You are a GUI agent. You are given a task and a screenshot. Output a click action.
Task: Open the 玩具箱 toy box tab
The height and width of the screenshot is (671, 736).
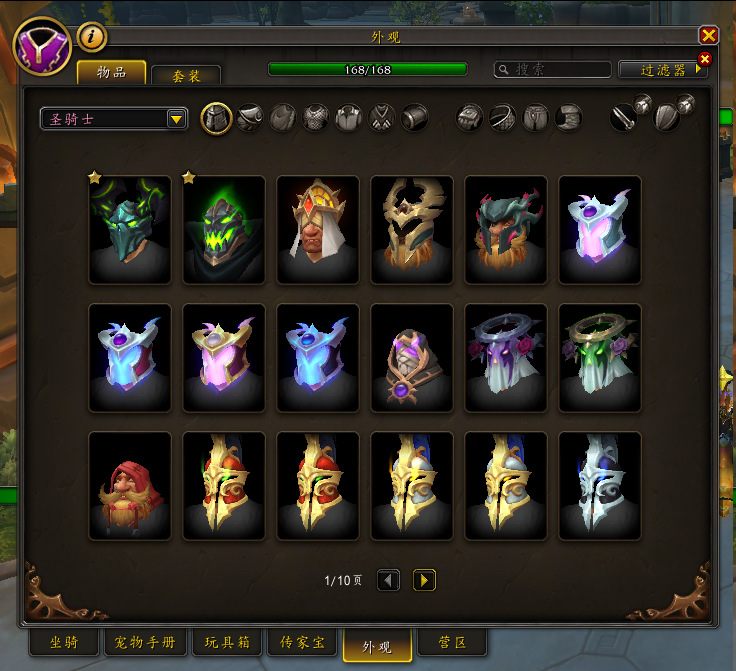coord(229,642)
